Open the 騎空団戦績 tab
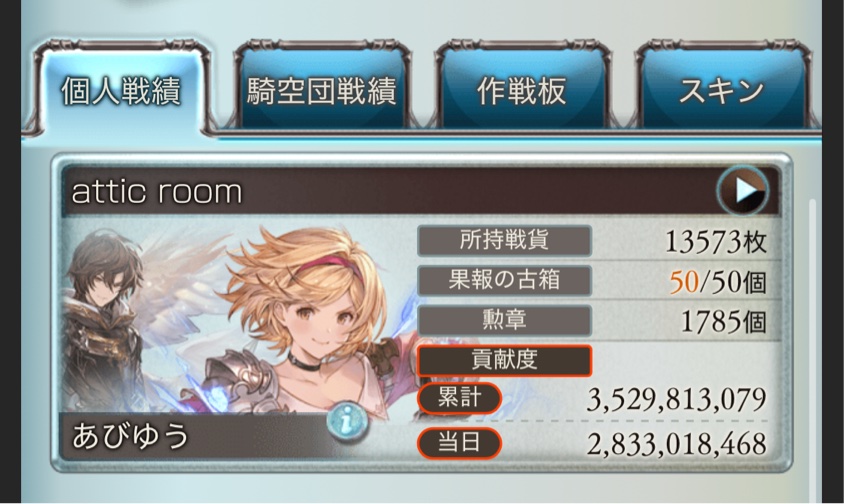 [321, 92]
